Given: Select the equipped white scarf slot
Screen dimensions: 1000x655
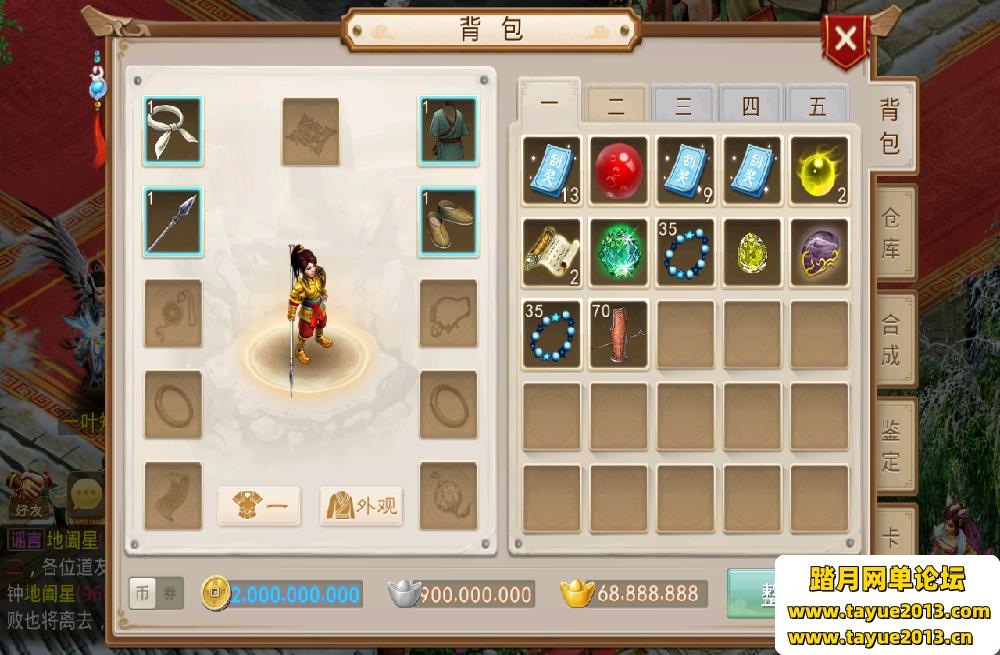Looking at the screenshot, I should point(172,130).
